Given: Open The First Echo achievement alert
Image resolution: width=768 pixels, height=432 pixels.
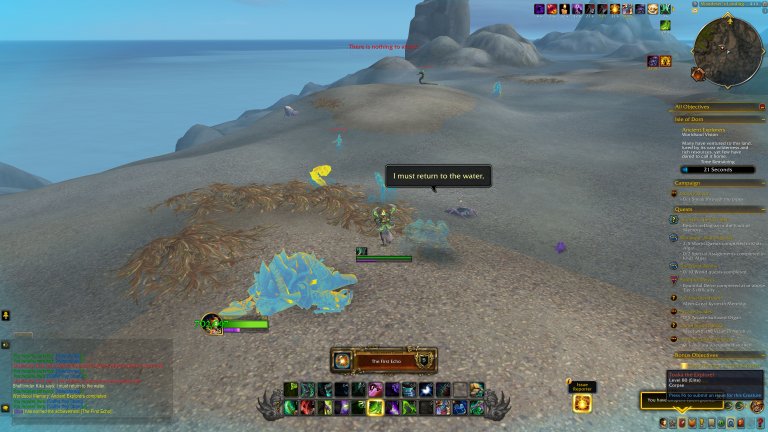Looking at the screenshot, I should [384, 360].
